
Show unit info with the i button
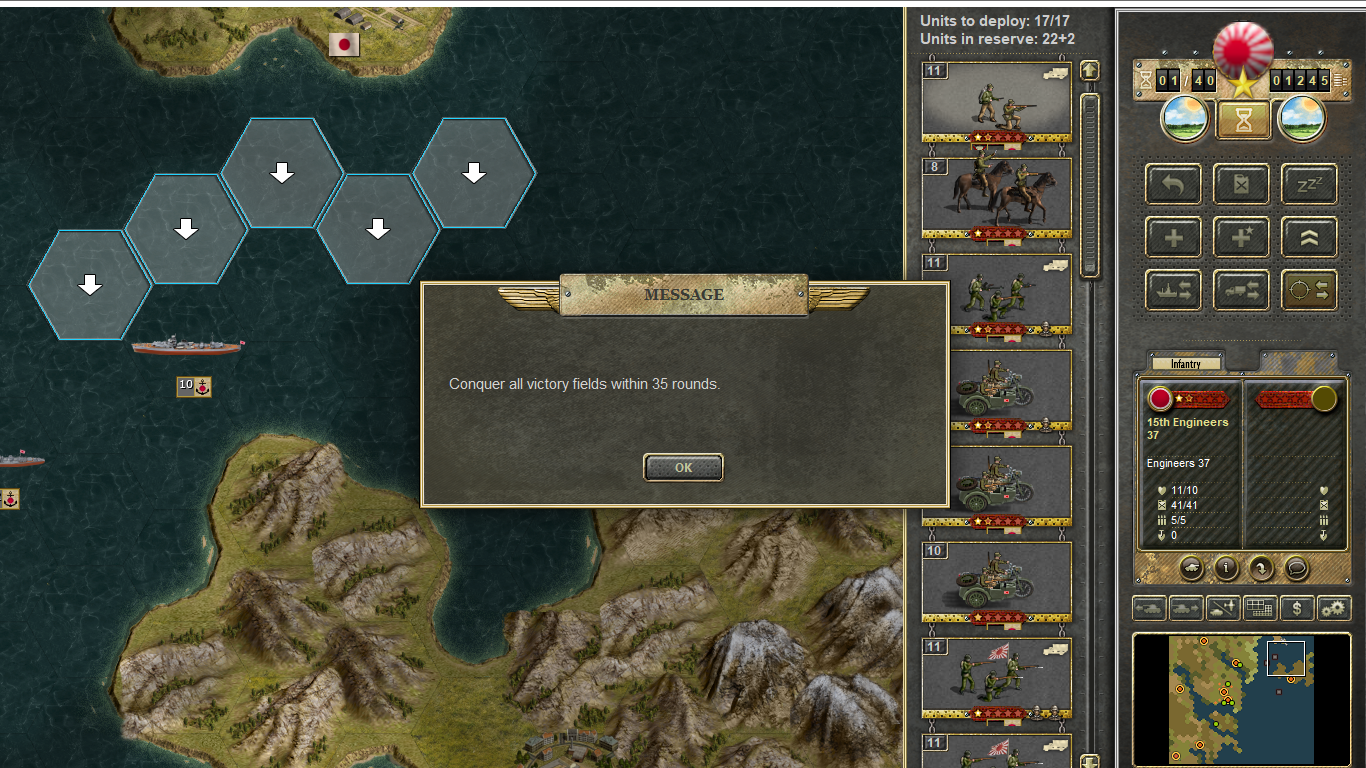point(1226,568)
